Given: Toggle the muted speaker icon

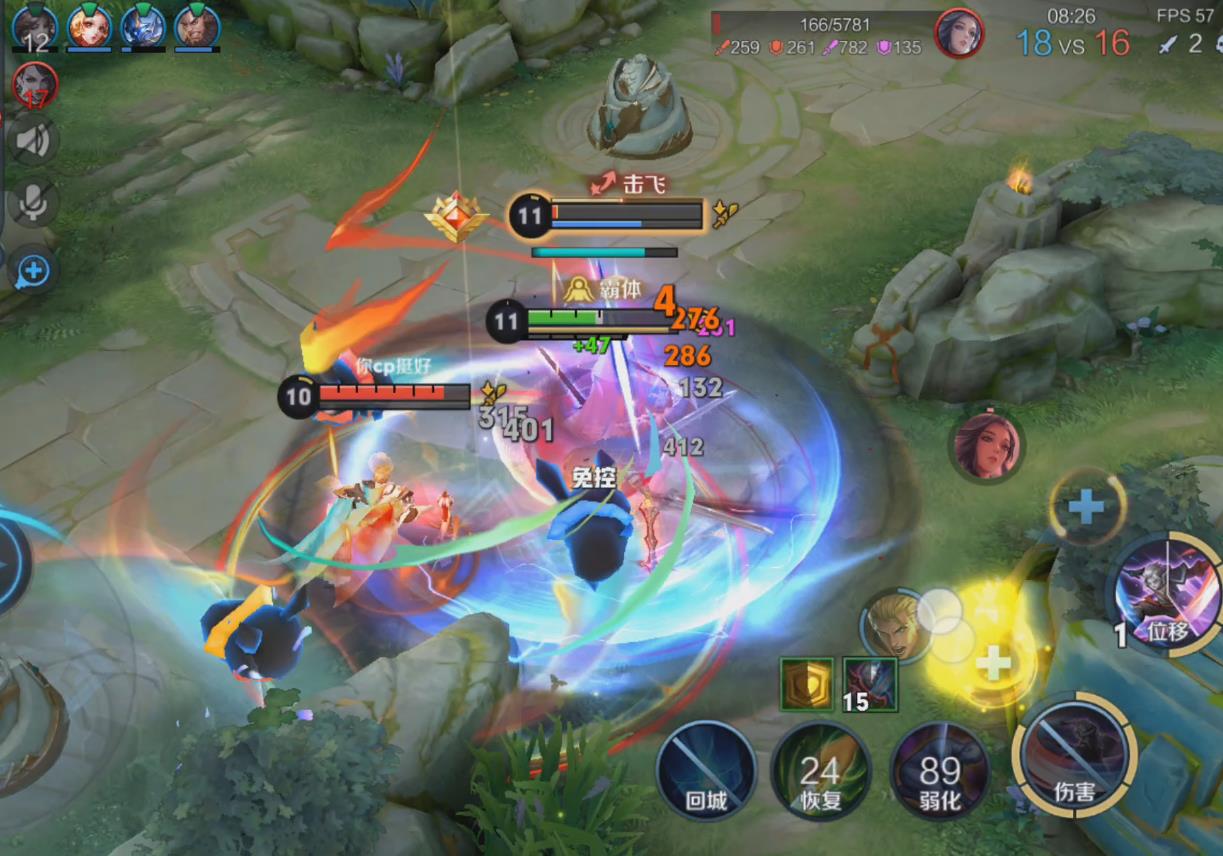Looking at the screenshot, I should (33, 140).
